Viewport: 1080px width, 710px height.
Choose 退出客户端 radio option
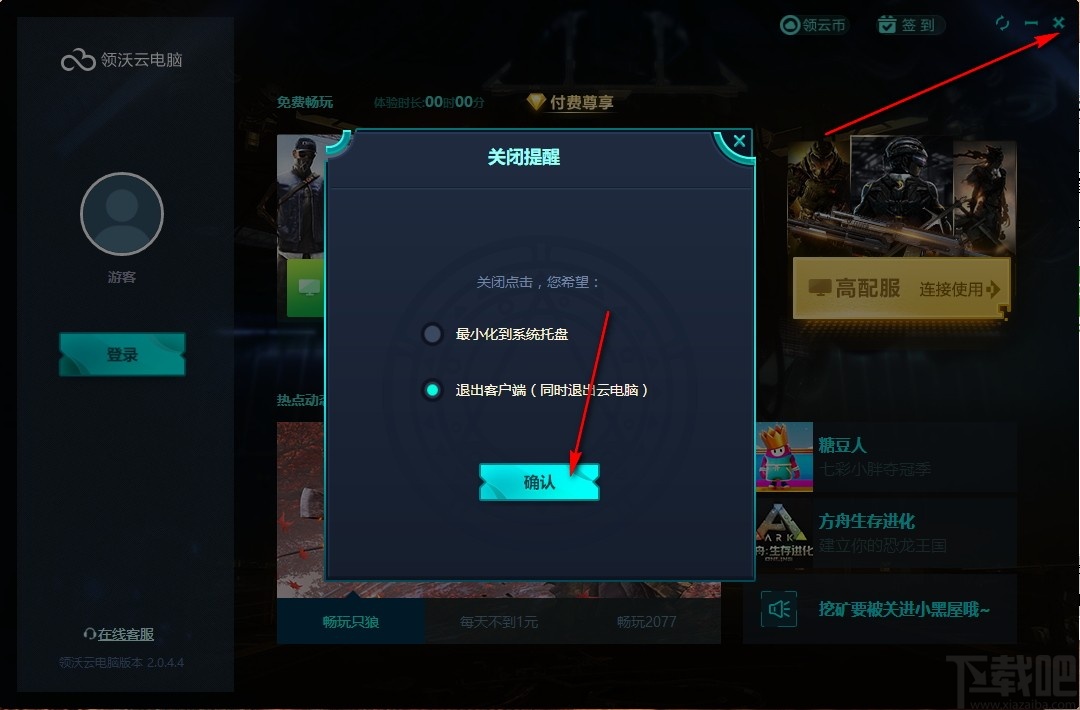point(432,390)
